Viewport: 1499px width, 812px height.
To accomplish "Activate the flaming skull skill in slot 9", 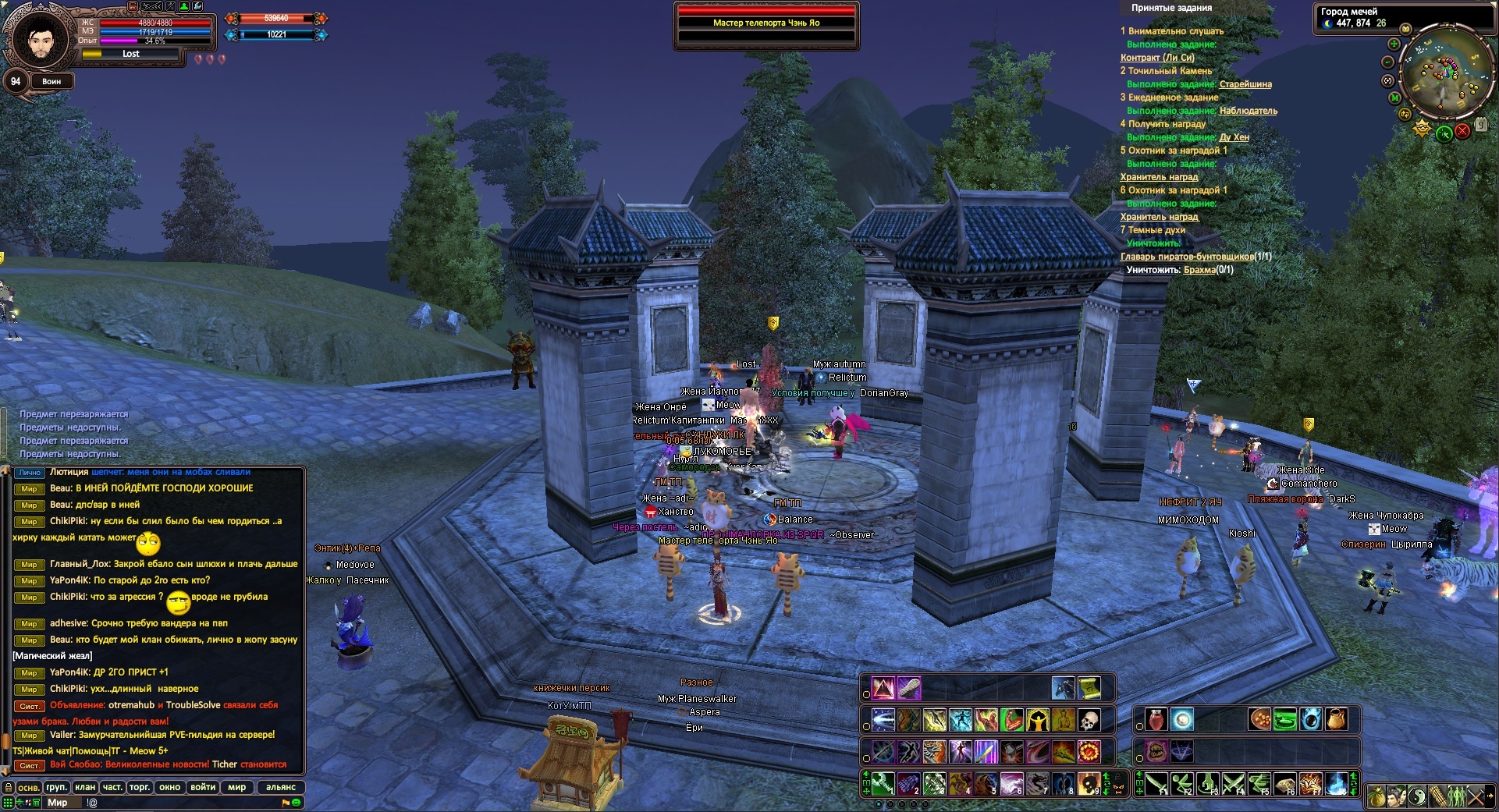I will (1089, 783).
